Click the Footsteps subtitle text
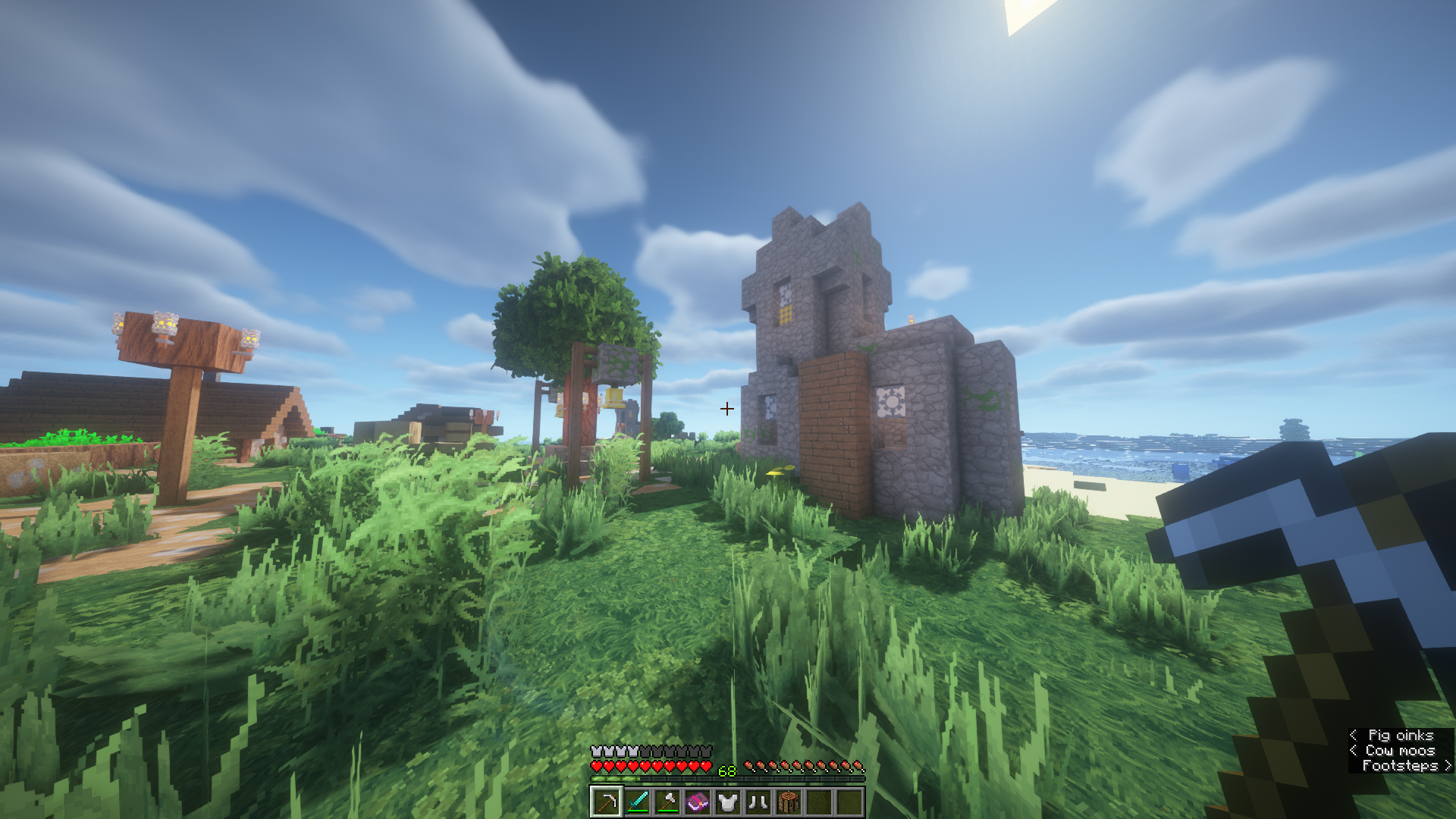 pyautogui.click(x=1401, y=766)
